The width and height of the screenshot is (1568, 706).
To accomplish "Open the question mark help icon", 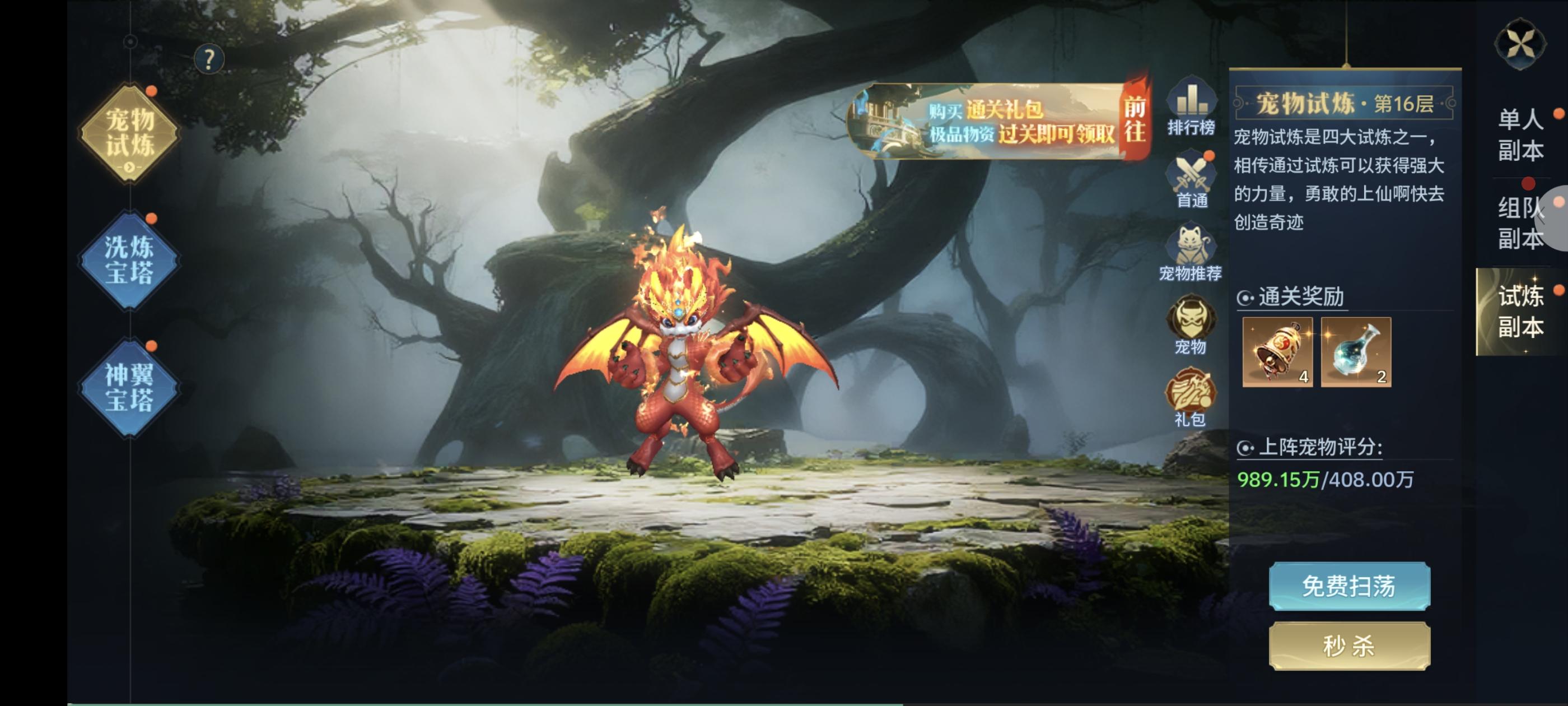I will click(209, 60).
